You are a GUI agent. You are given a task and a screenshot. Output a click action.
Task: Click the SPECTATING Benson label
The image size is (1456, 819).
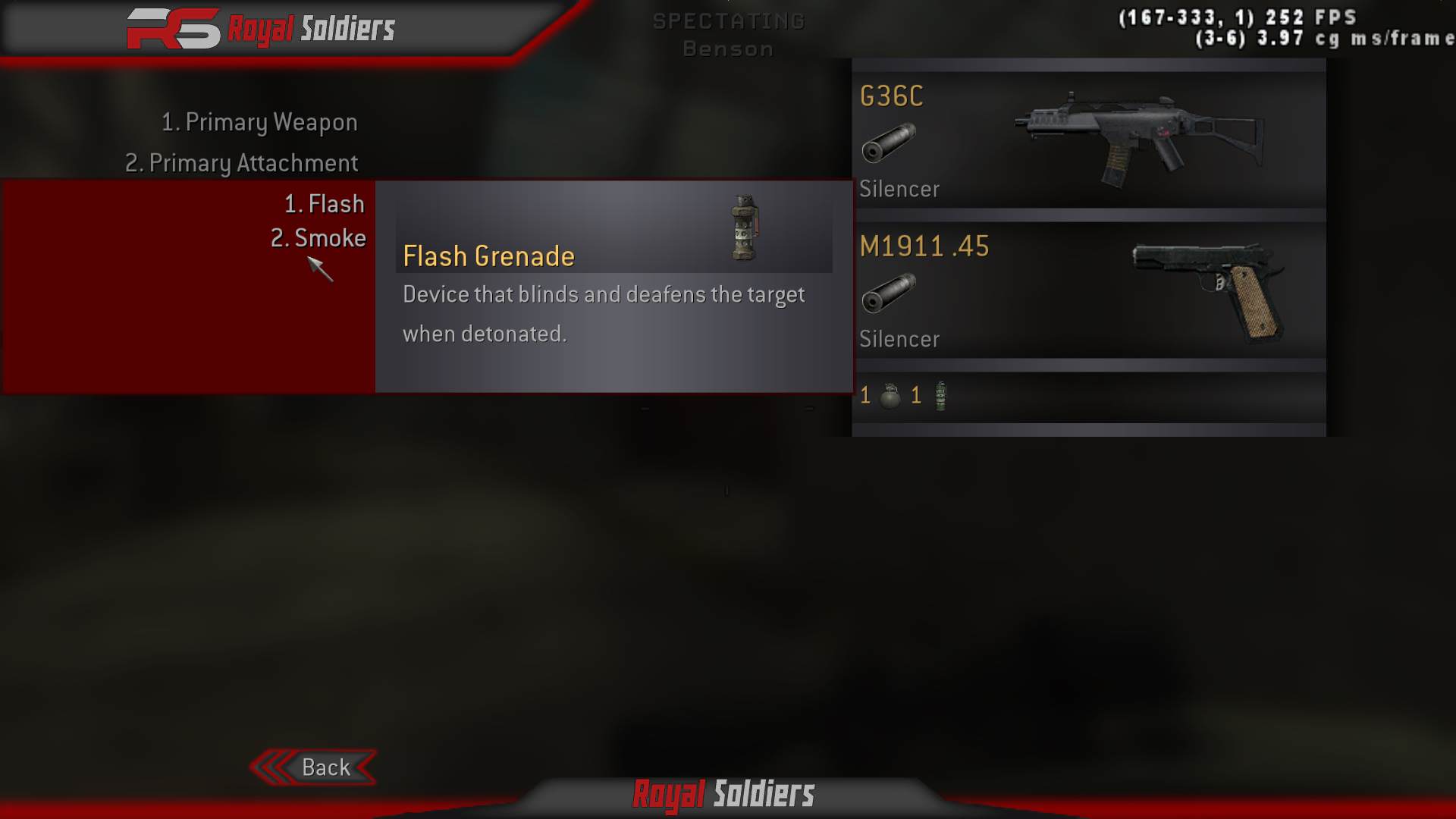tap(726, 34)
